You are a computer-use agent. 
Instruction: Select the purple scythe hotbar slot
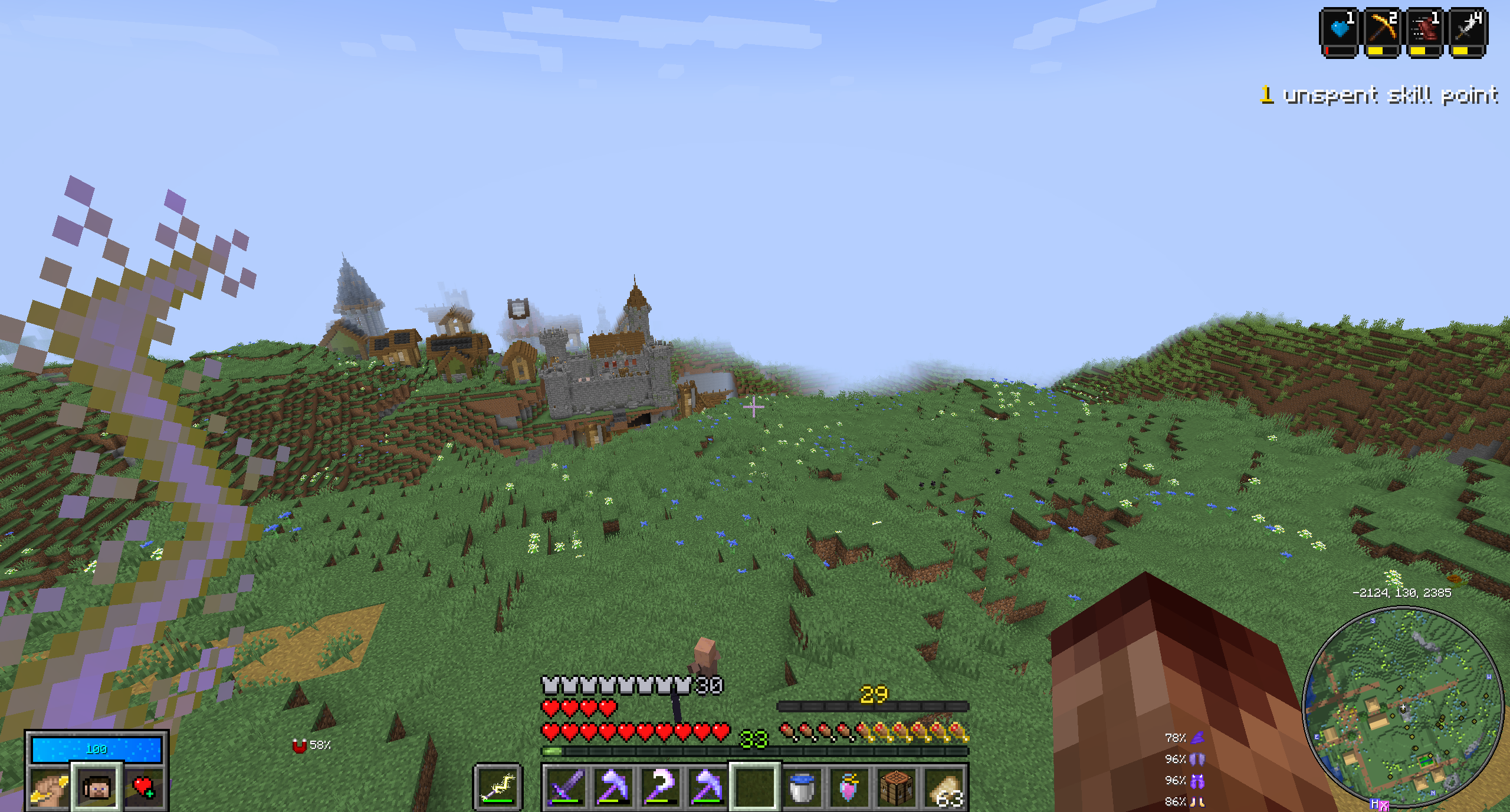(x=659, y=787)
